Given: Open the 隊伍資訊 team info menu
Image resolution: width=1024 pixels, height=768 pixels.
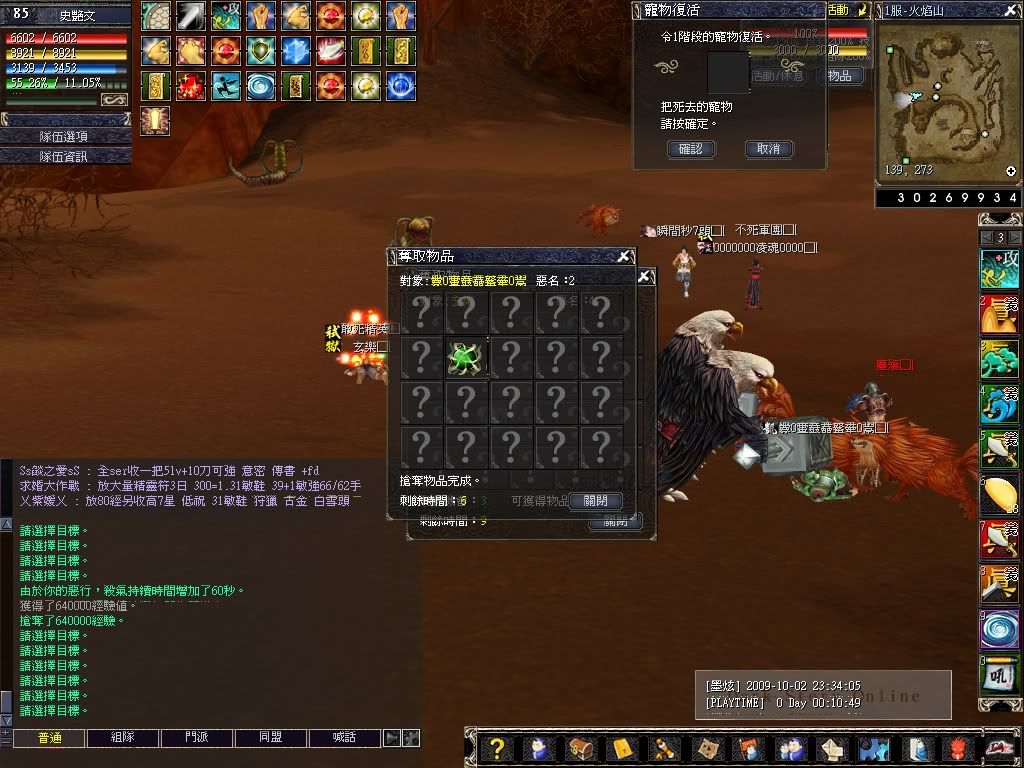Looking at the screenshot, I should click(65, 156).
